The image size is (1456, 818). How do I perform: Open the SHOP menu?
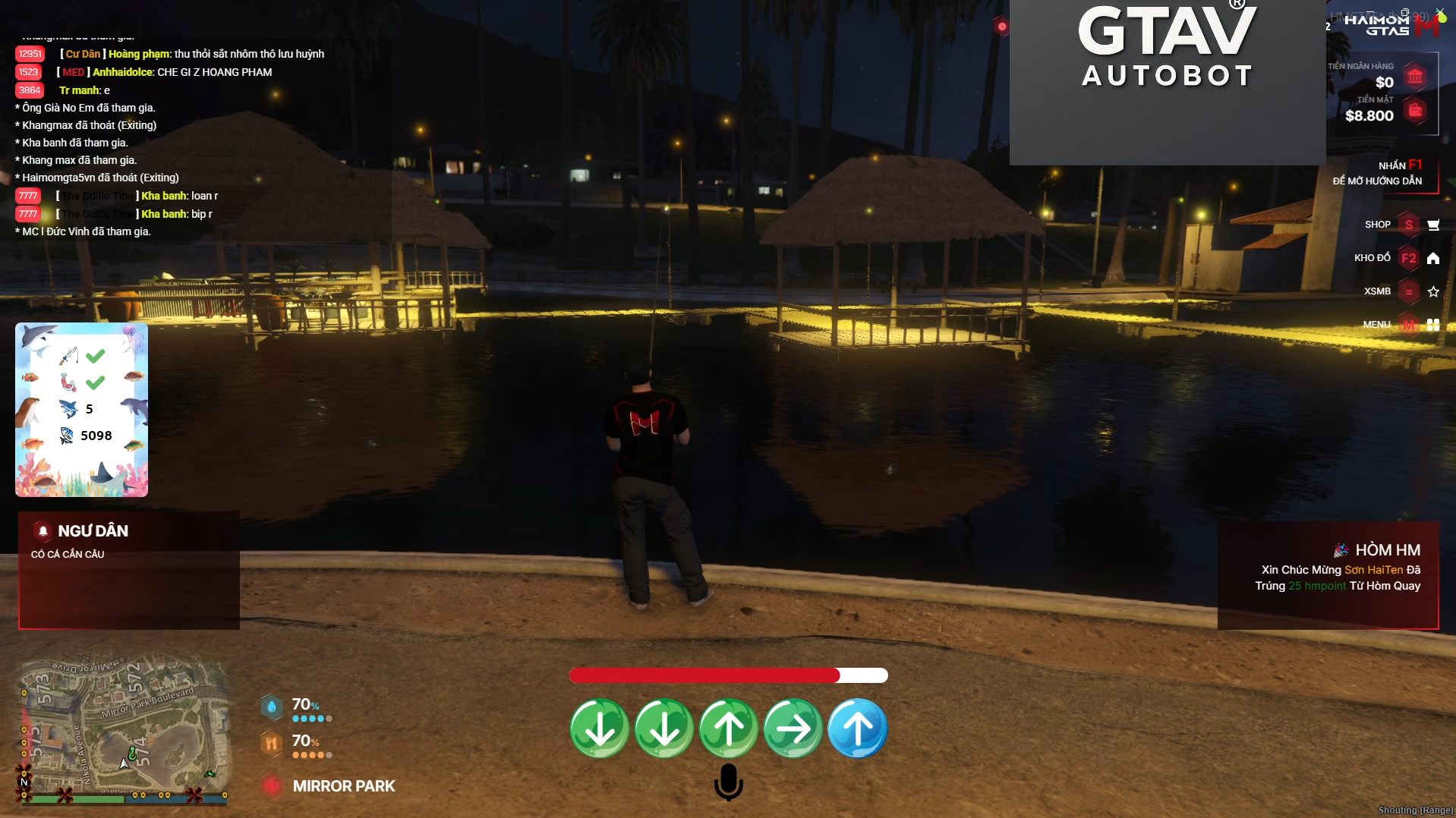pyautogui.click(x=1408, y=225)
